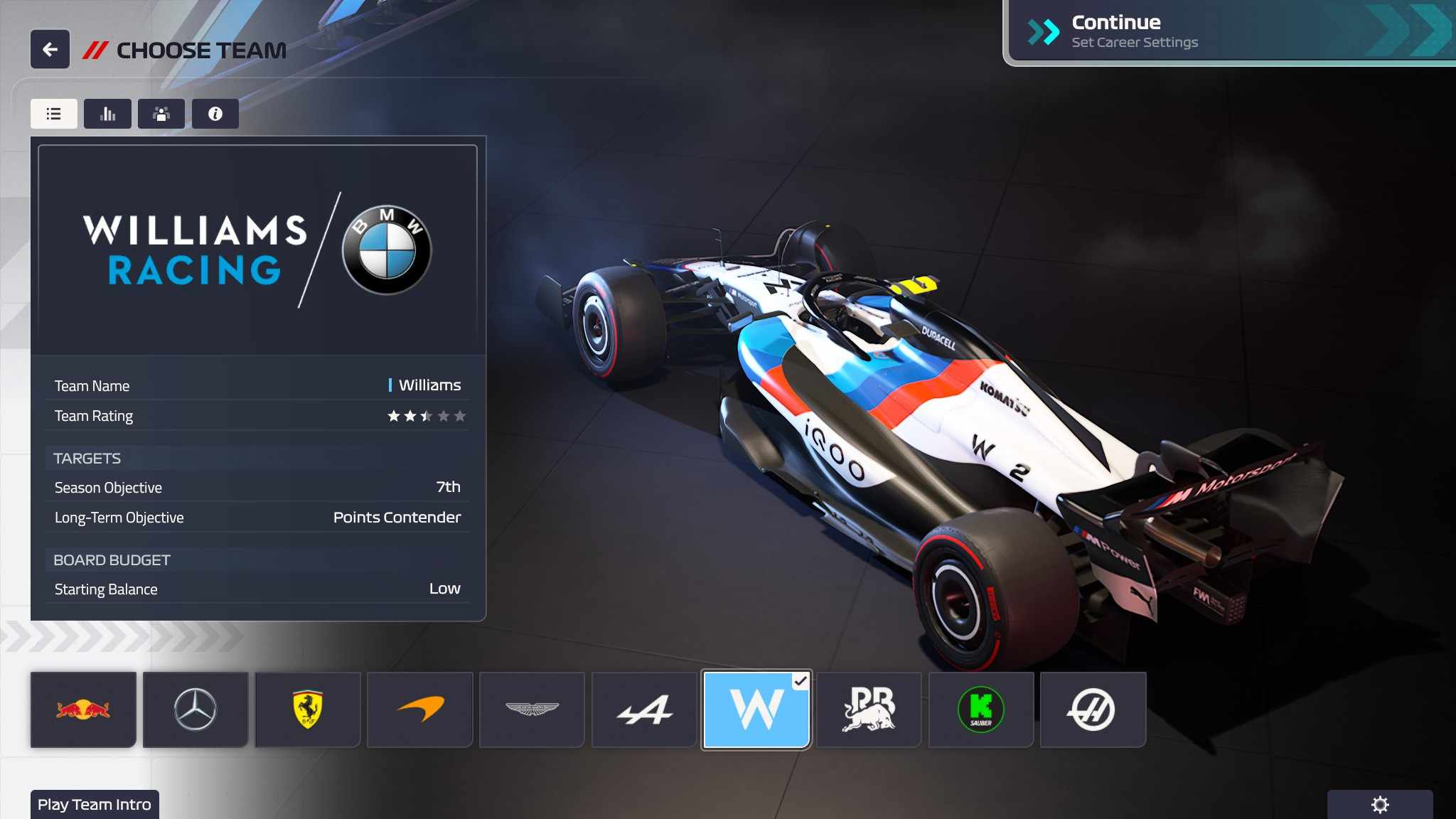Pick the Haas team tile
The image size is (1456, 819).
[1093, 710]
